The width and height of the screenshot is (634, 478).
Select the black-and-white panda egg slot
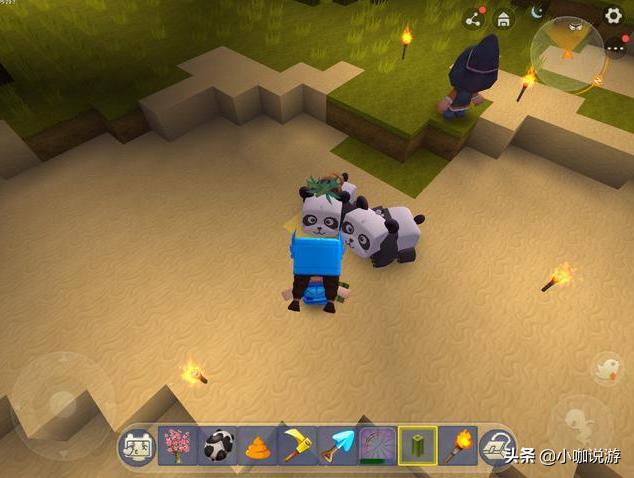(217, 446)
